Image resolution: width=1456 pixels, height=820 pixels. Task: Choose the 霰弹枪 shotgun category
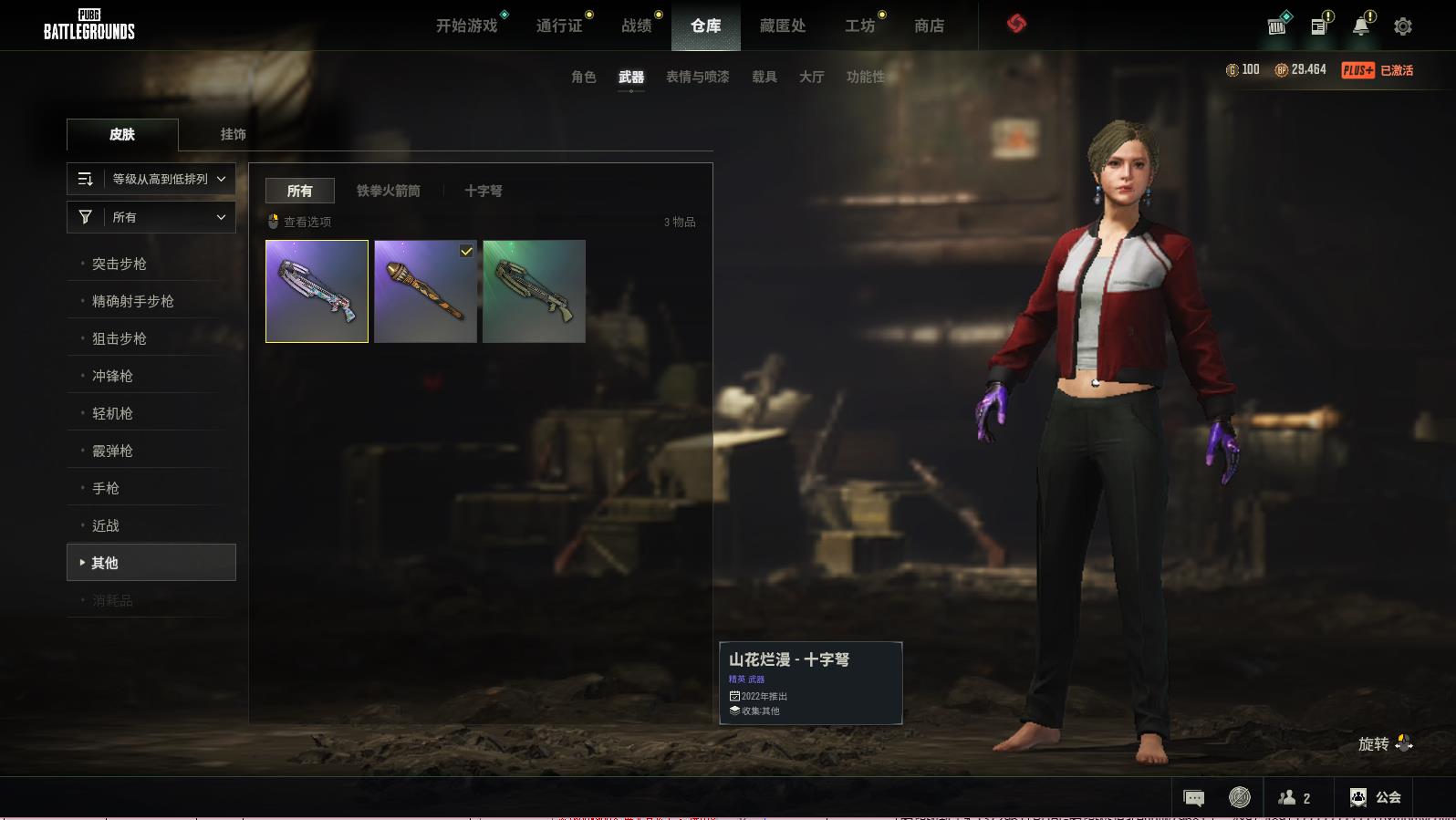pyautogui.click(x=112, y=451)
